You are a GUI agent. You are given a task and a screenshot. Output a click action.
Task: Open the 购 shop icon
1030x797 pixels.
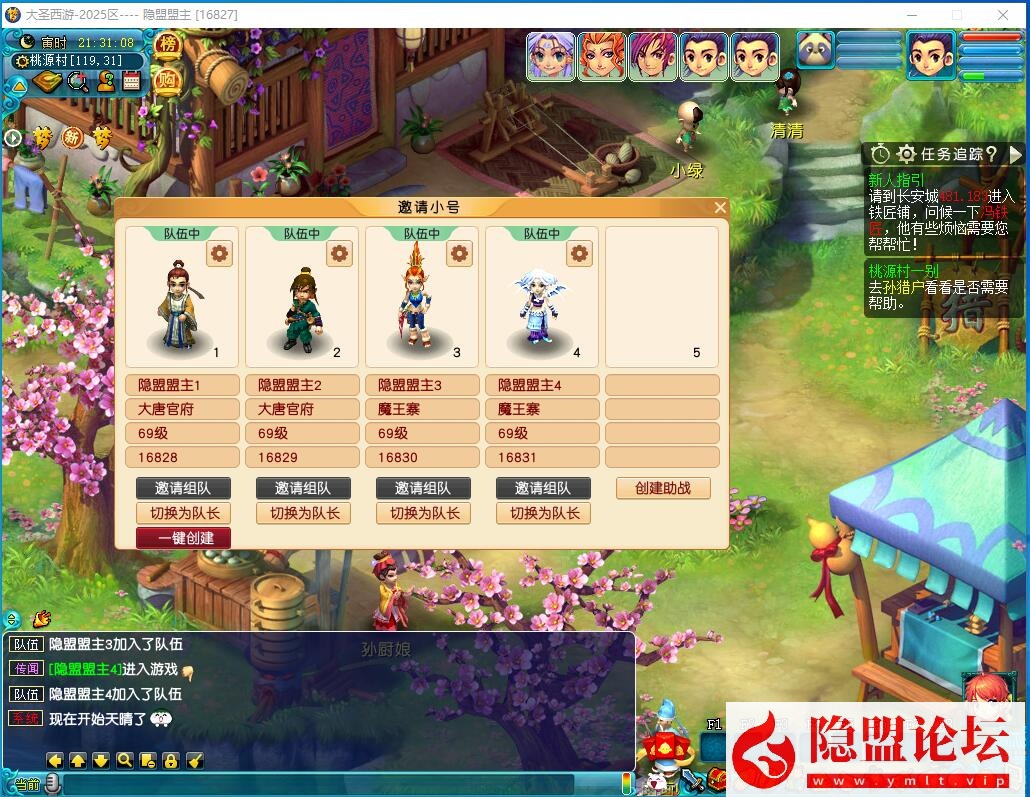coord(168,82)
